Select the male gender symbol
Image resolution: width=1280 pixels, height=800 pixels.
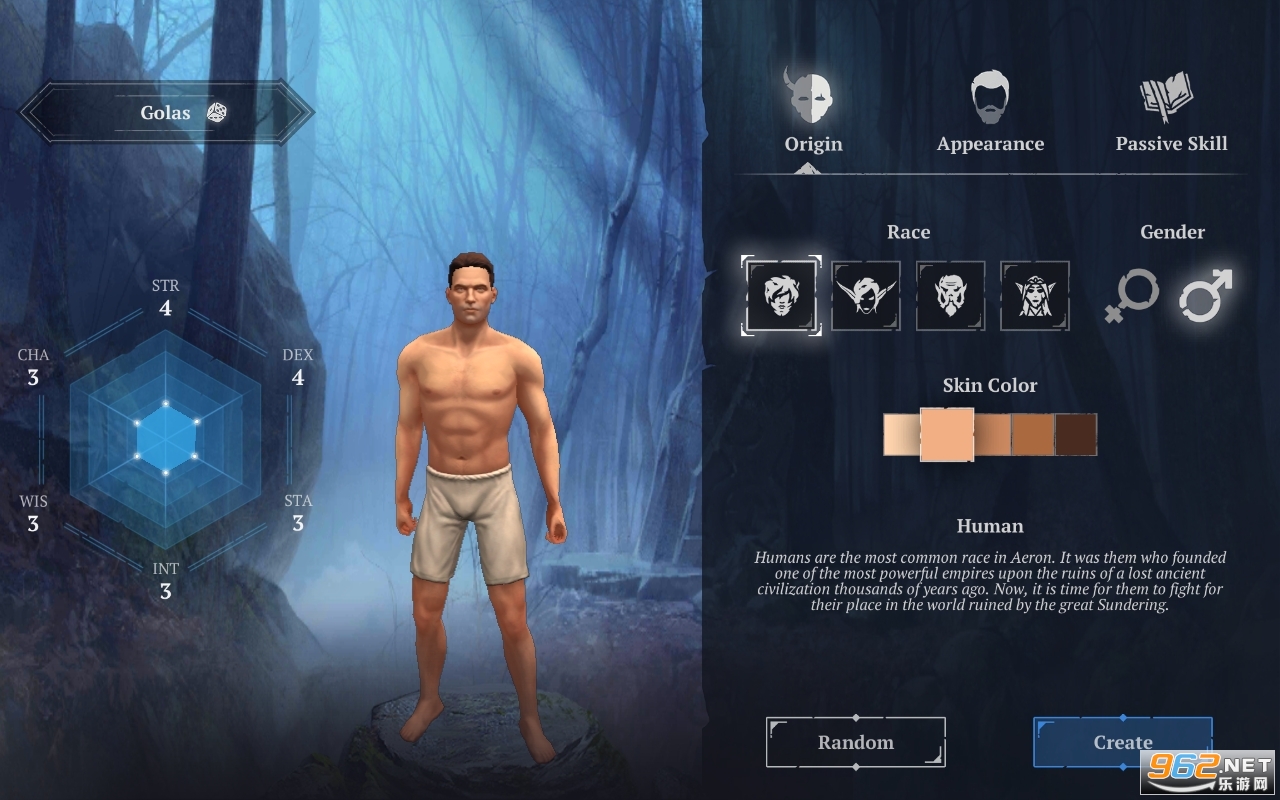click(1204, 297)
